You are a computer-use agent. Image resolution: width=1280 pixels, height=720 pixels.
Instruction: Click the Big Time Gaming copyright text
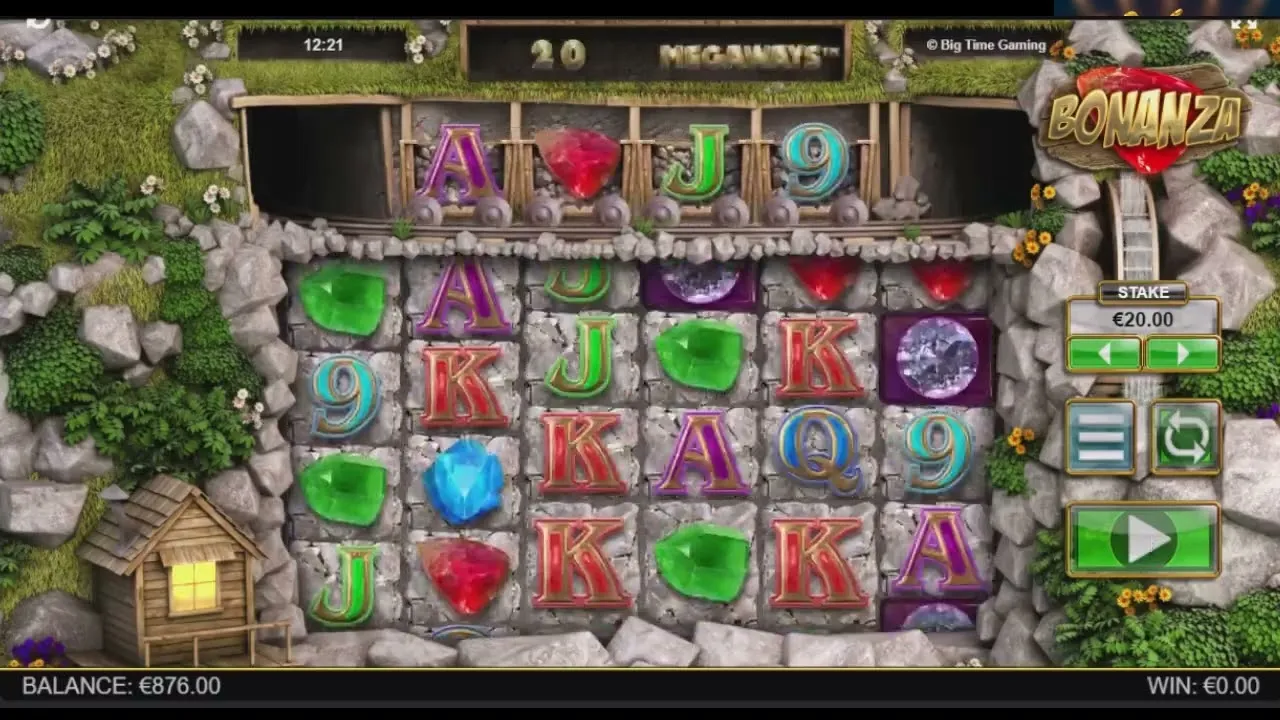coord(984,45)
